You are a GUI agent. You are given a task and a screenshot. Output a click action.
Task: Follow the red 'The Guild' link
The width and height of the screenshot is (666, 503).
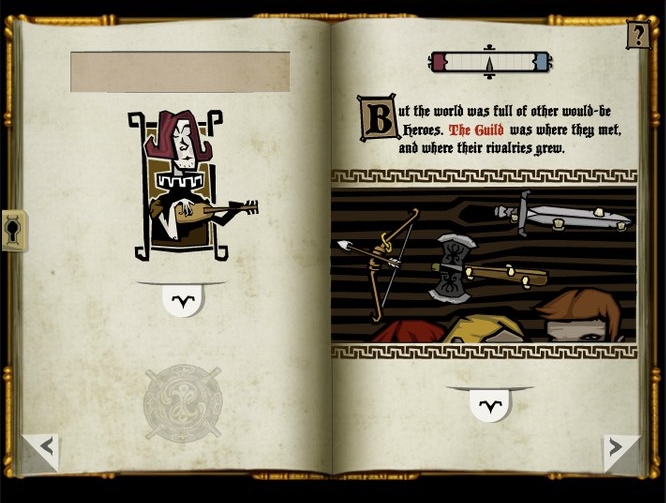tap(476, 130)
